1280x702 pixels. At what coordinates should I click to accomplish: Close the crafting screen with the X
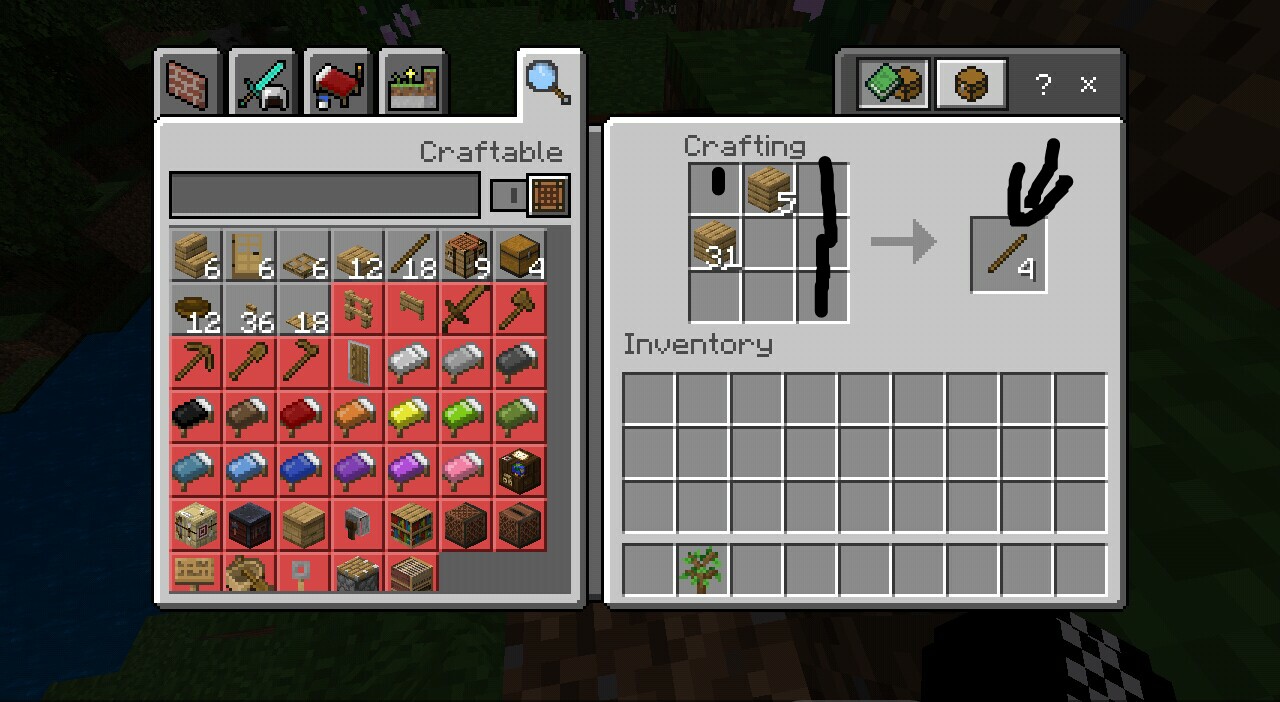1089,85
